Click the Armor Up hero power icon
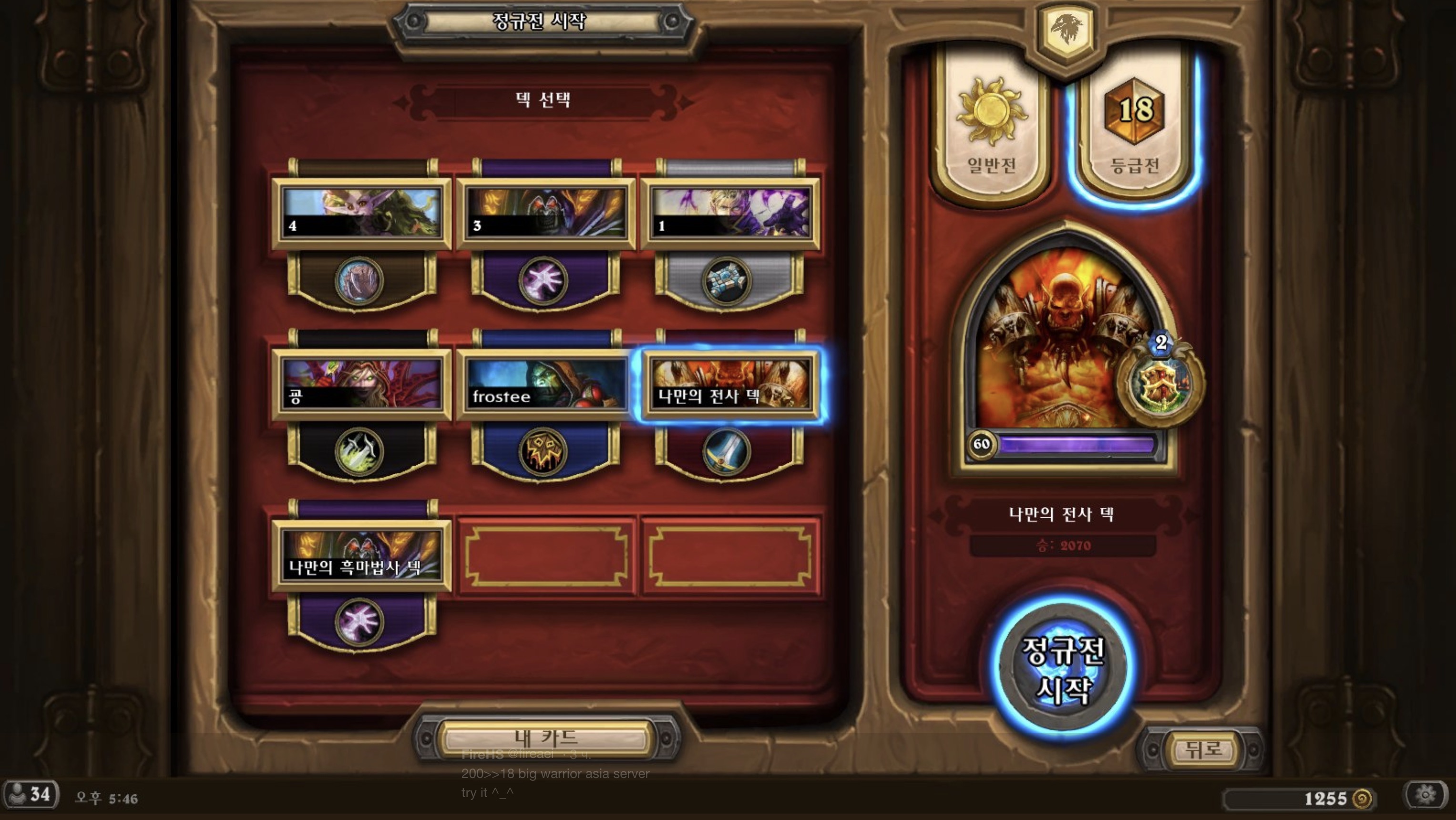1456x820 pixels. (1160, 384)
